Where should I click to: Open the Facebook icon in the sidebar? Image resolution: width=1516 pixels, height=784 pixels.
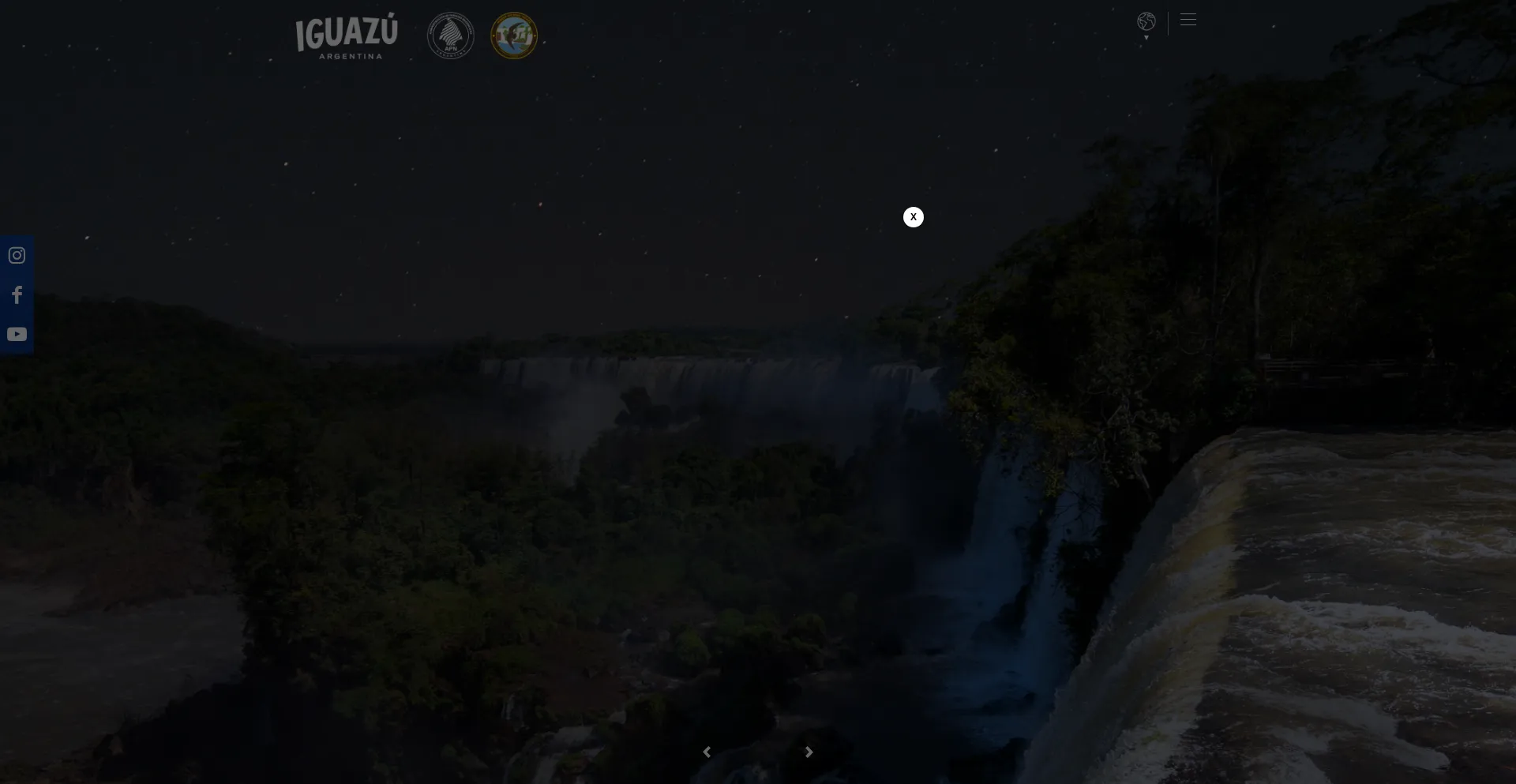(x=17, y=294)
